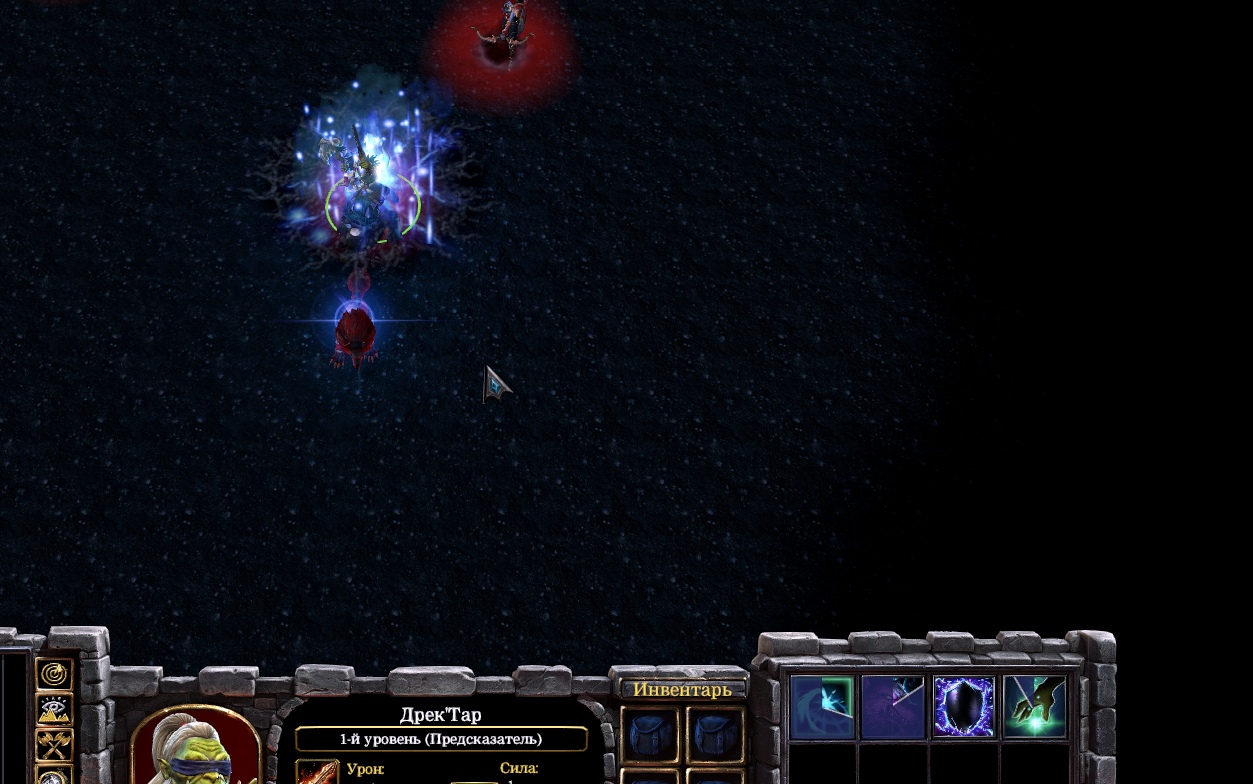Use the glowing green hand ability

click(x=1035, y=707)
